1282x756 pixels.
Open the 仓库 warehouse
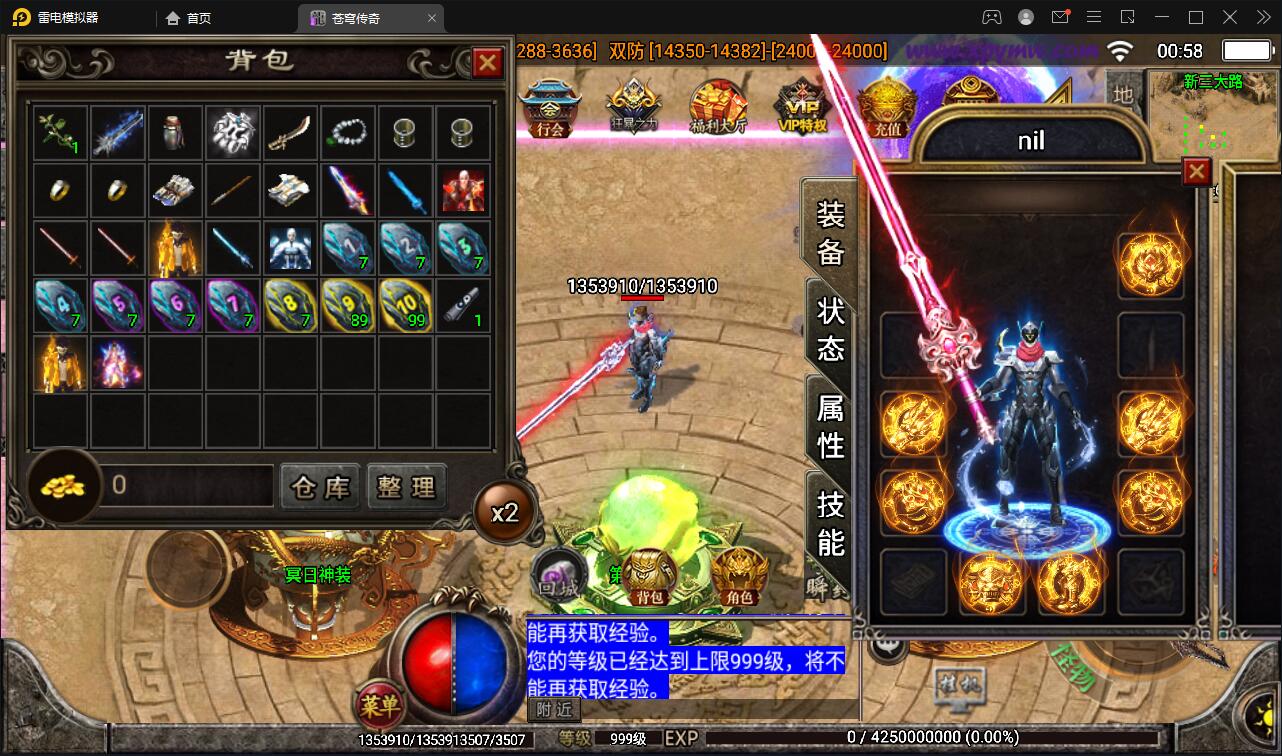[320, 487]
